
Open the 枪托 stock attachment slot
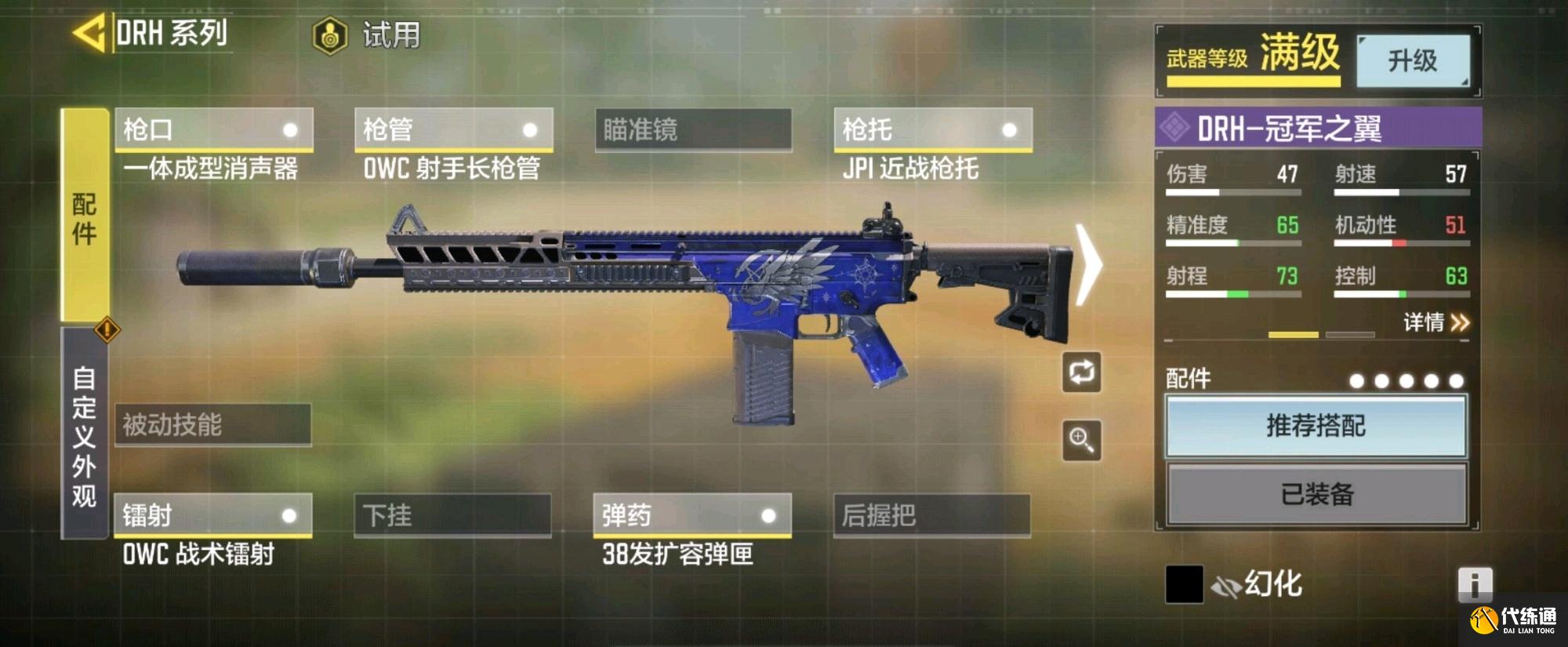click(x=932, y=129)
